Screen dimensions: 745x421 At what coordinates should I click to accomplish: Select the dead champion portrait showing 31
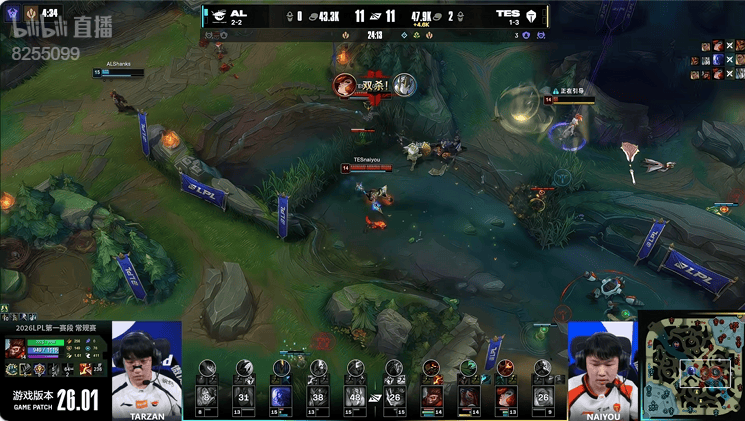[x=243, y=395]
